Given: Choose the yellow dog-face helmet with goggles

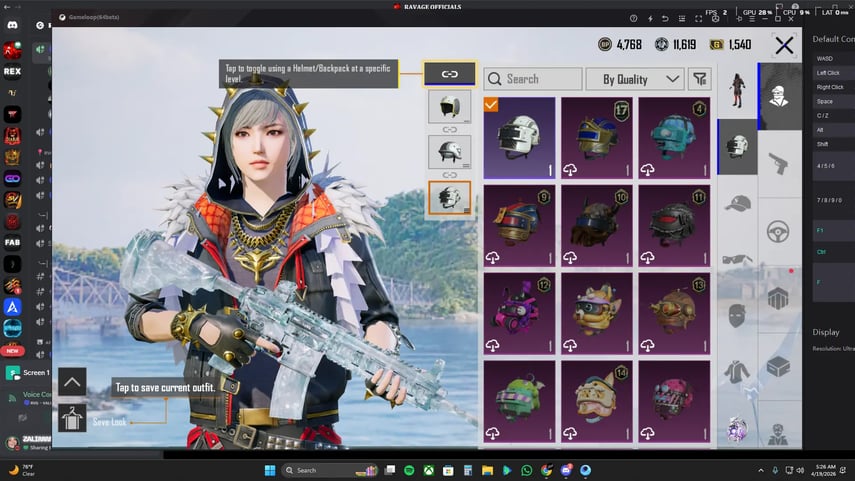Looking at the screenshot, I should click(597, 312).
